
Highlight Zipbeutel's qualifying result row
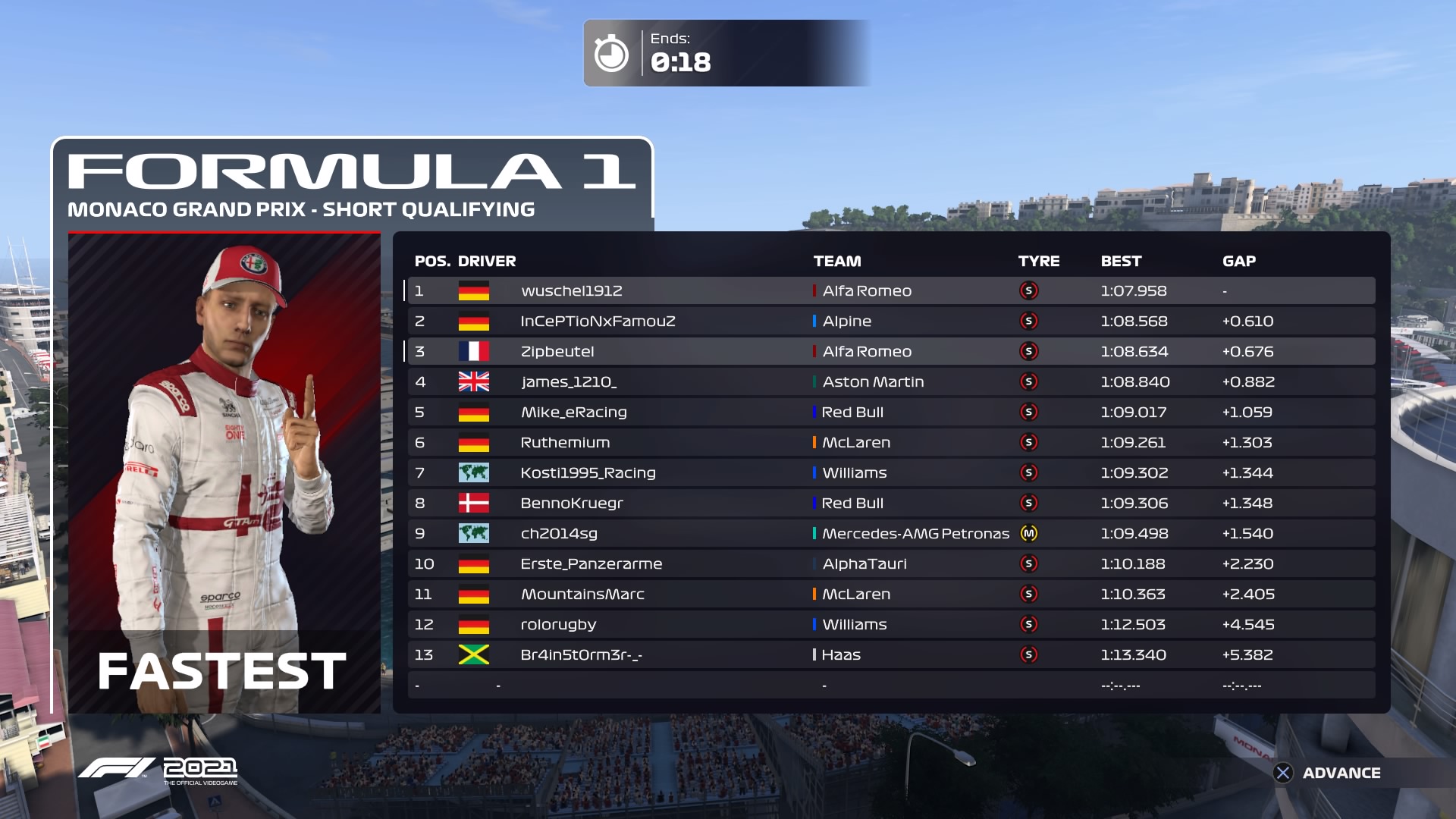[890, 351]
